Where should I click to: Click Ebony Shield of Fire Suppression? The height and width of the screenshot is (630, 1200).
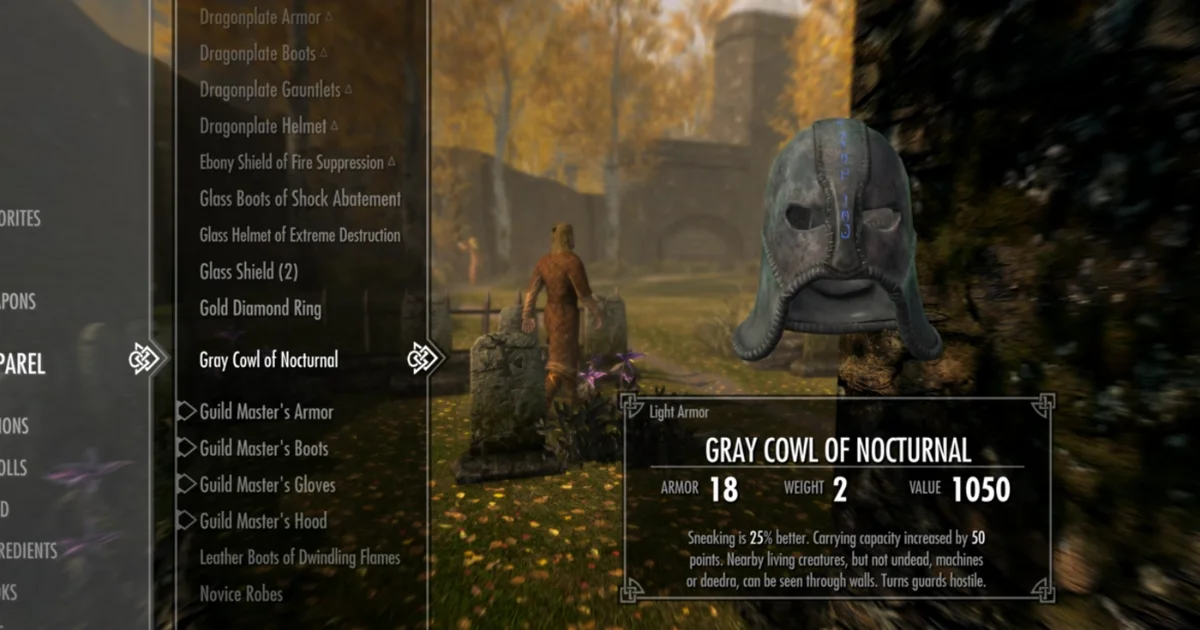291,162
